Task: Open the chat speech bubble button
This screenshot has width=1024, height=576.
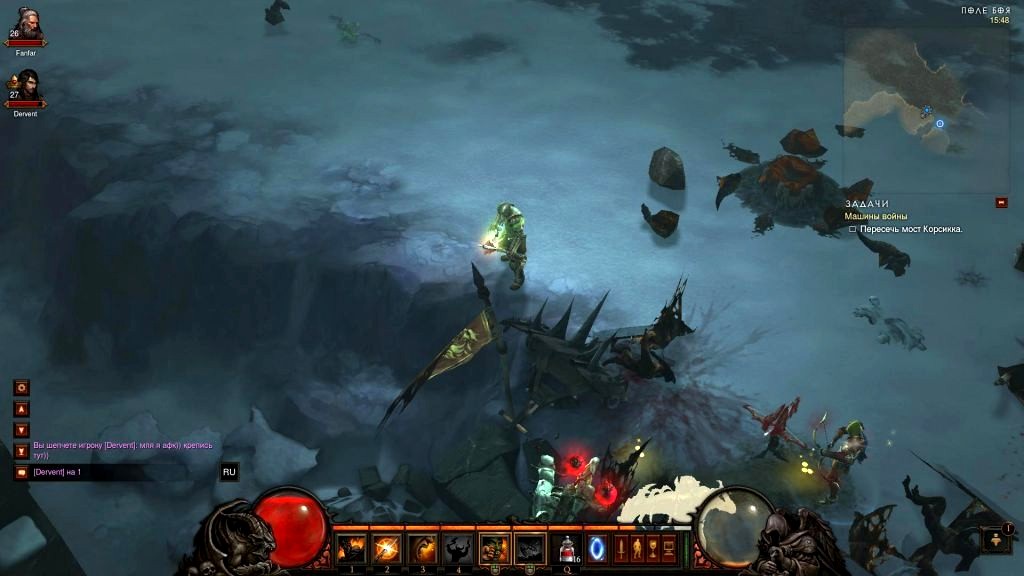Action: [x=21, y=472]
